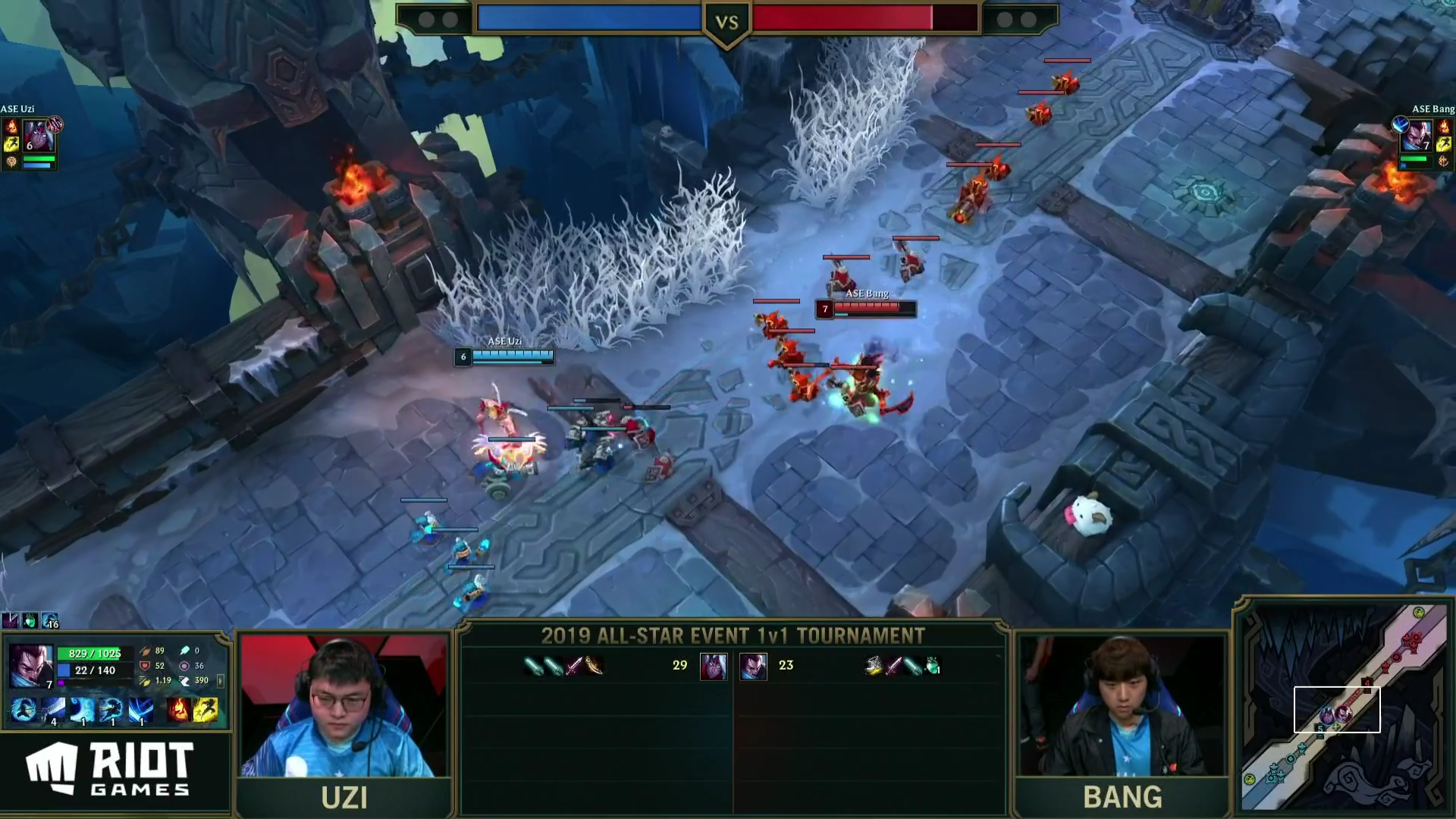Click the buff icon showing 16

[50, 621]
